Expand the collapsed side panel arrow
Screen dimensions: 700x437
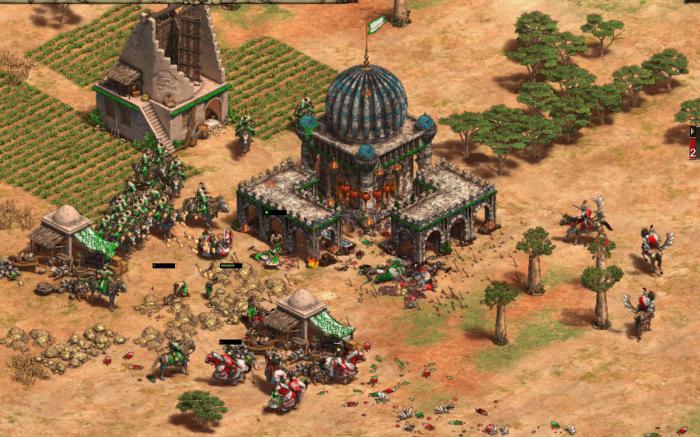[x=693, y=131]
